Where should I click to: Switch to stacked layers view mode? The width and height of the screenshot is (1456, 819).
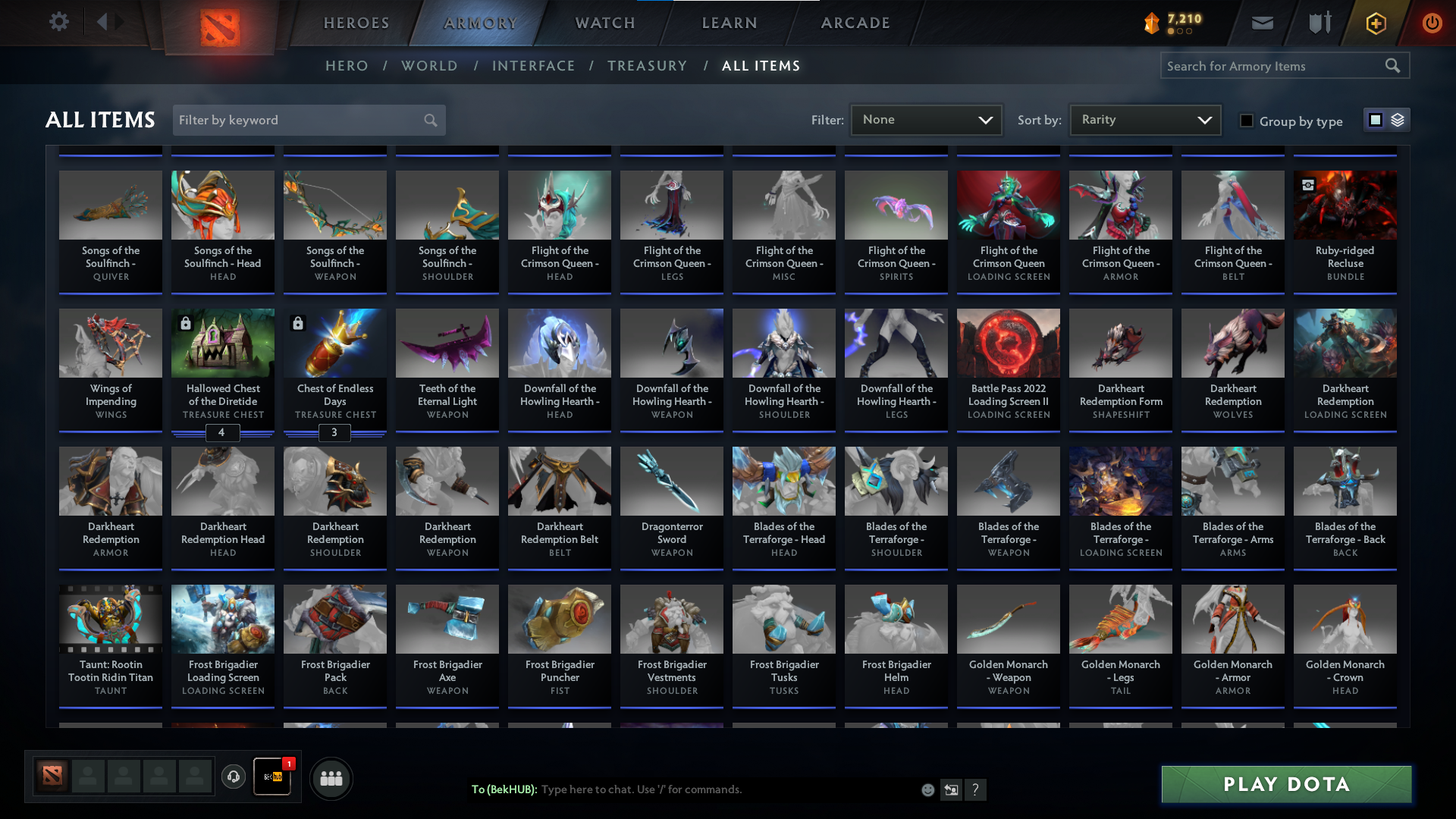coord(1398,120)
